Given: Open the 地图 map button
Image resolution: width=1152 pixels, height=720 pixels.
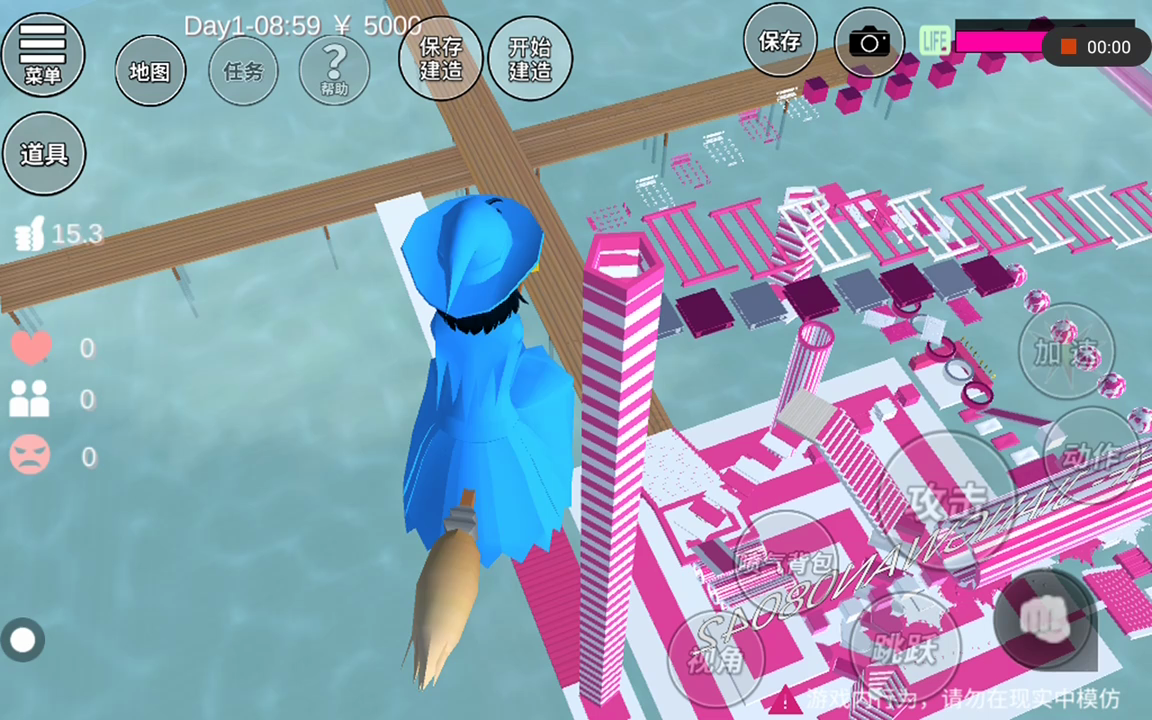Looking at the screenshot, I should (x=150, y=71).
